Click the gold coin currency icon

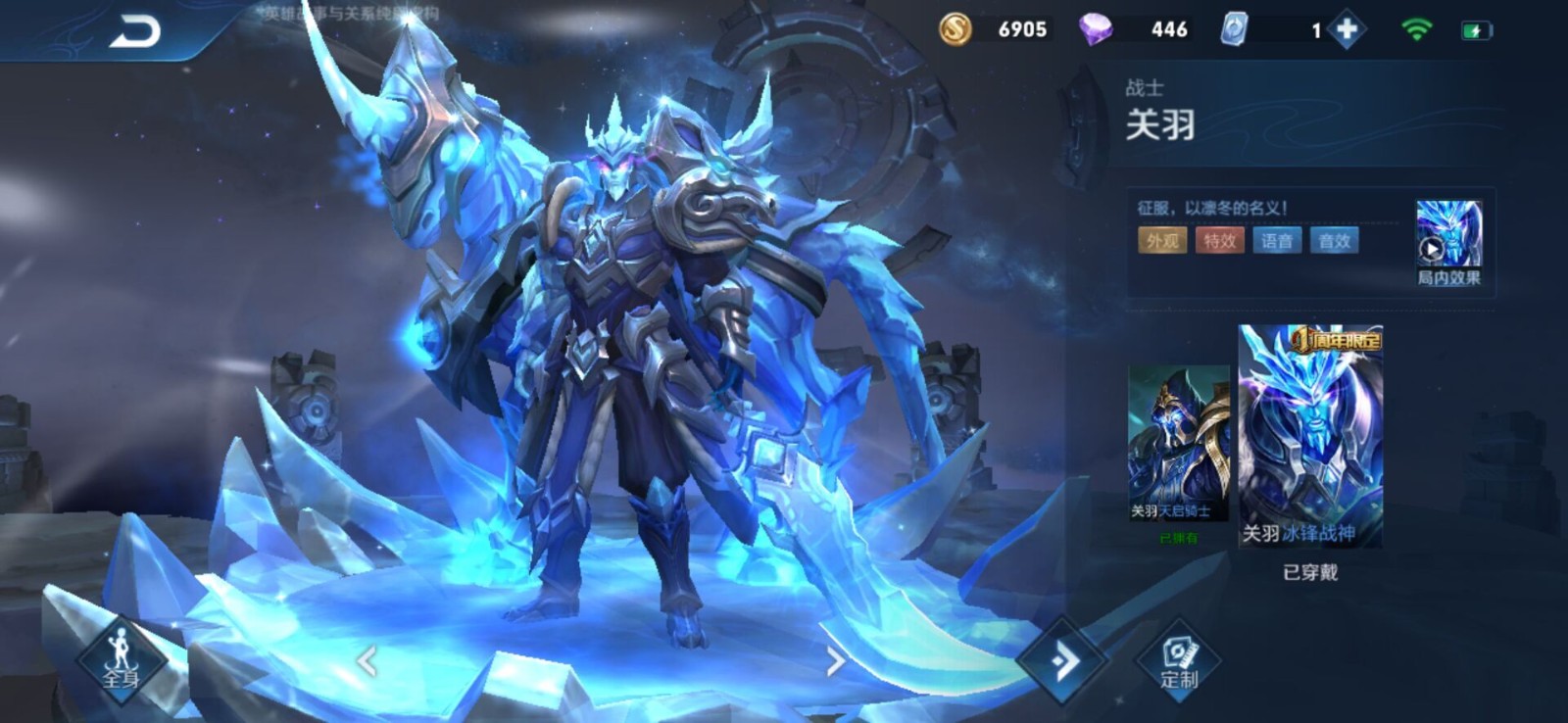pos(955,29)
